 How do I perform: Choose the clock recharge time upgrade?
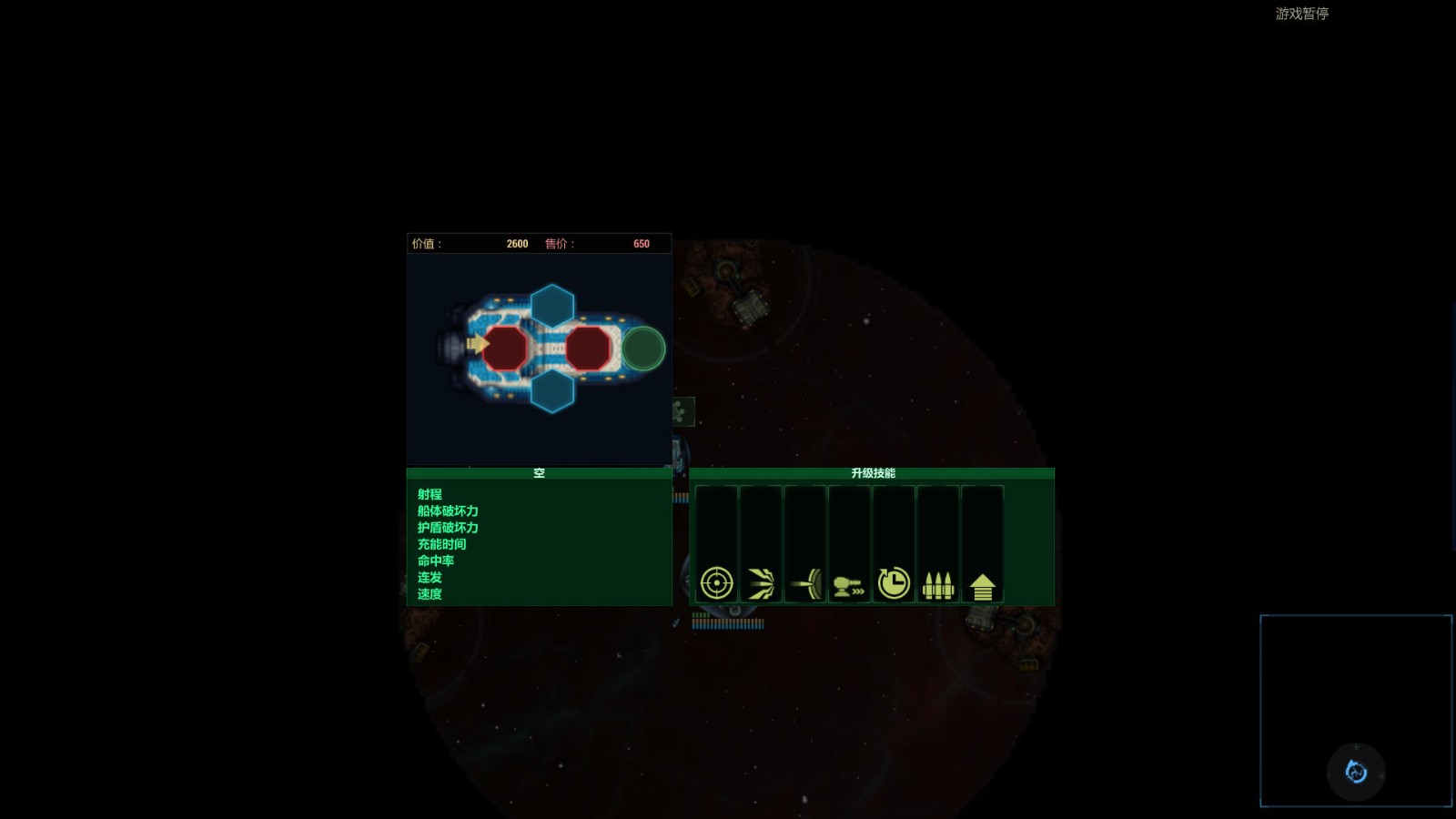coord(894,582)
